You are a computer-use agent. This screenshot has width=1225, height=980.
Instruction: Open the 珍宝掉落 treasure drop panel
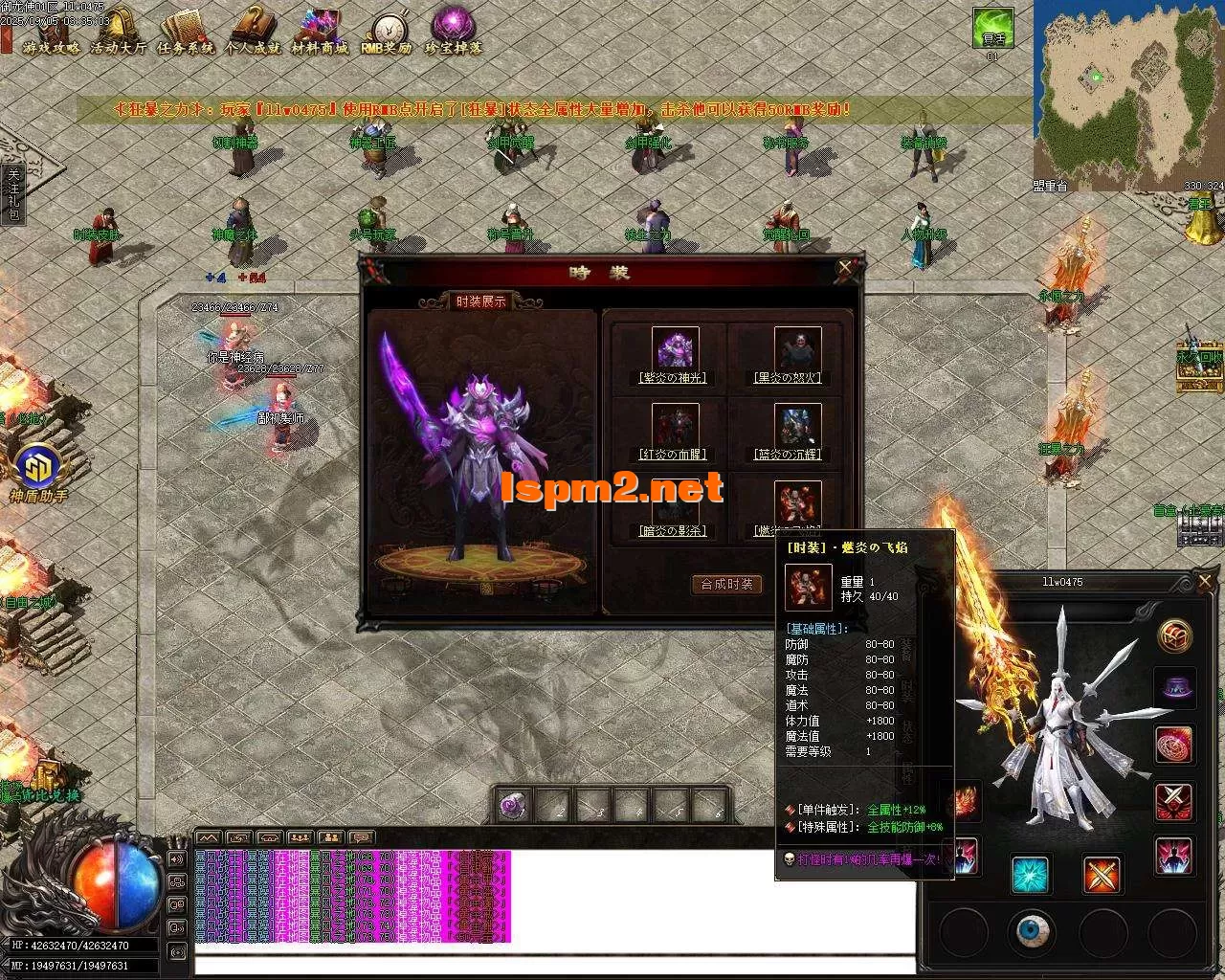450,27
